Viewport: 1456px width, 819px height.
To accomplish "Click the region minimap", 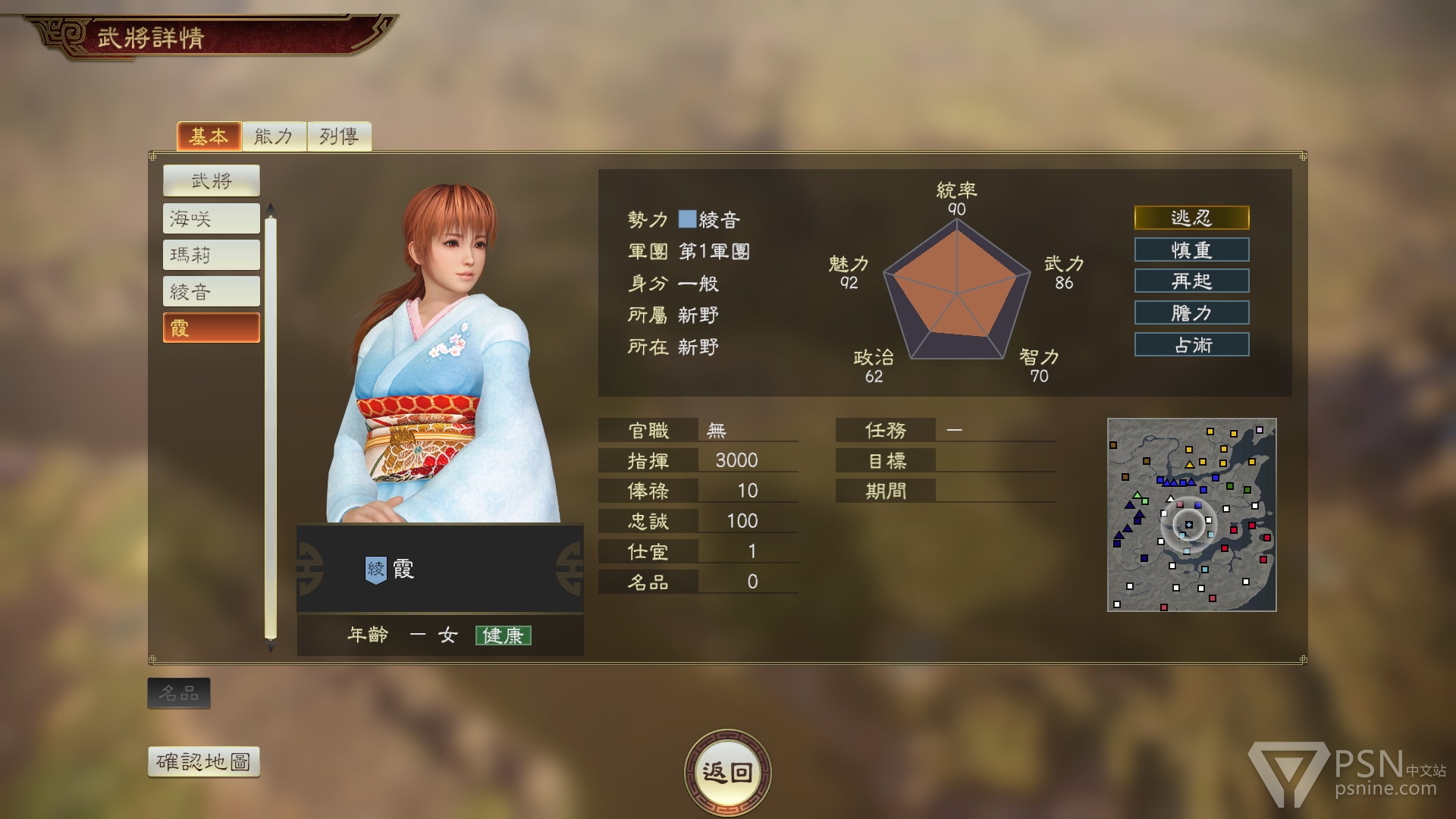I will [1191, 514].
